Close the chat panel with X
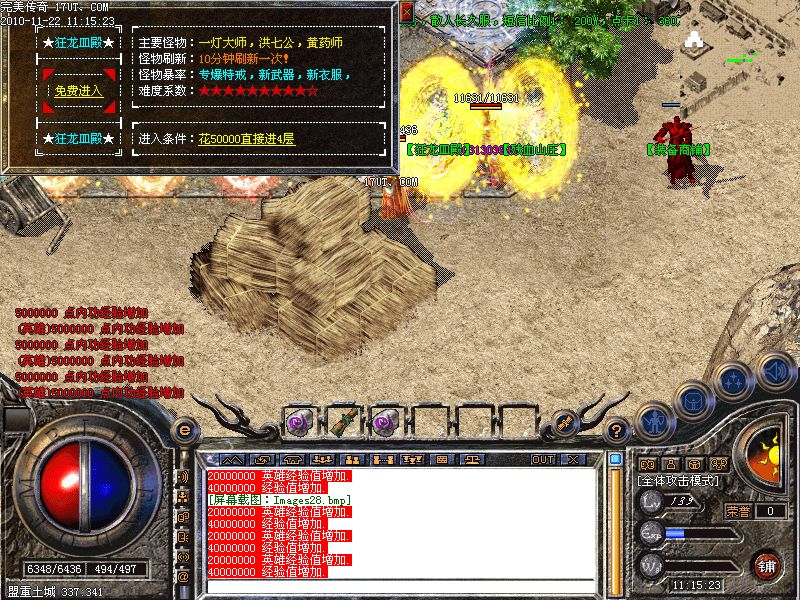800x600 pixels. [x=572, y=459]
